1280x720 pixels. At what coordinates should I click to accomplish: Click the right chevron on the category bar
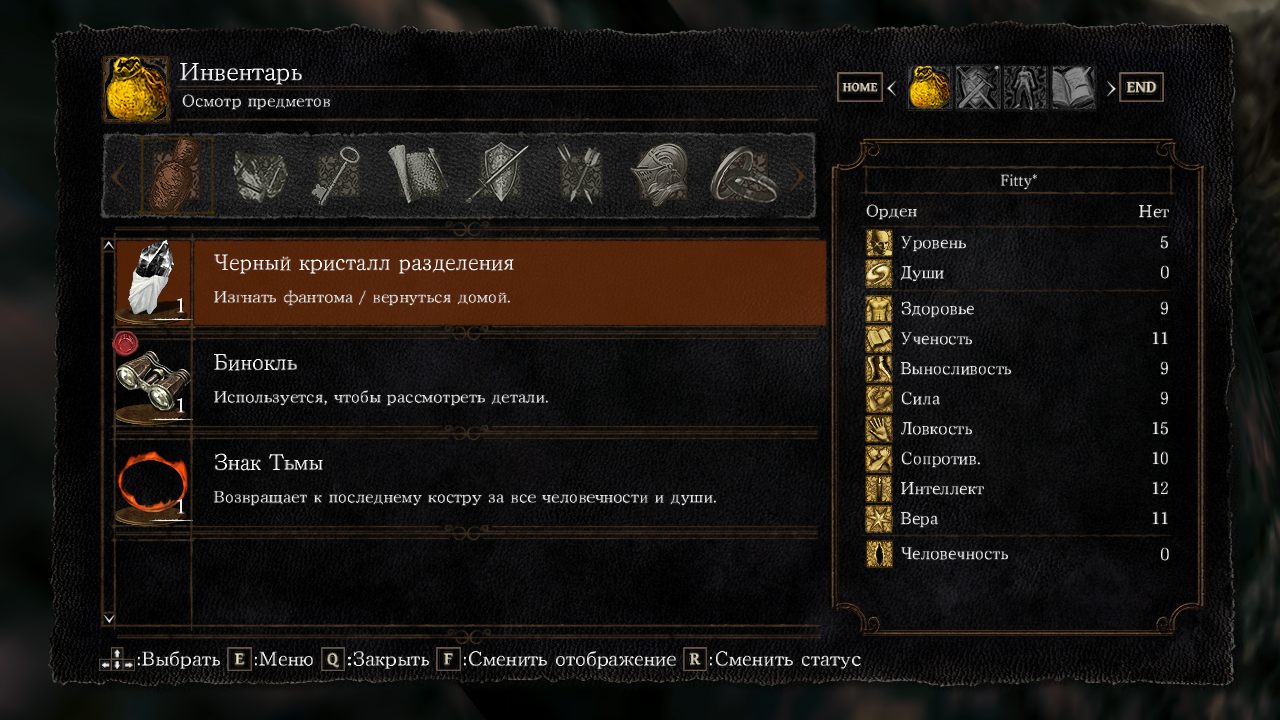click(x=796, y=175)
